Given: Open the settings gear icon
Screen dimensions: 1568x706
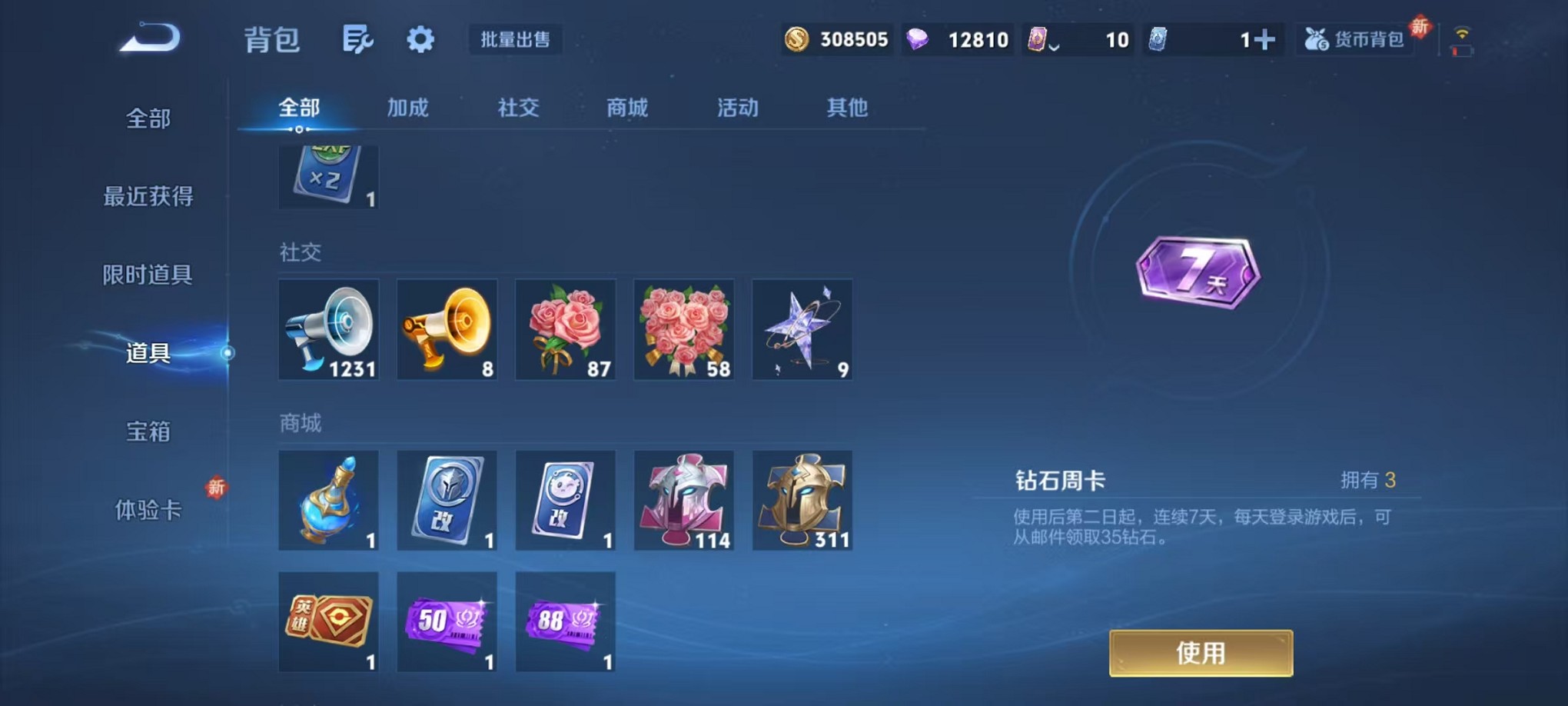Looking at the screenshot, I should point(420,38).
